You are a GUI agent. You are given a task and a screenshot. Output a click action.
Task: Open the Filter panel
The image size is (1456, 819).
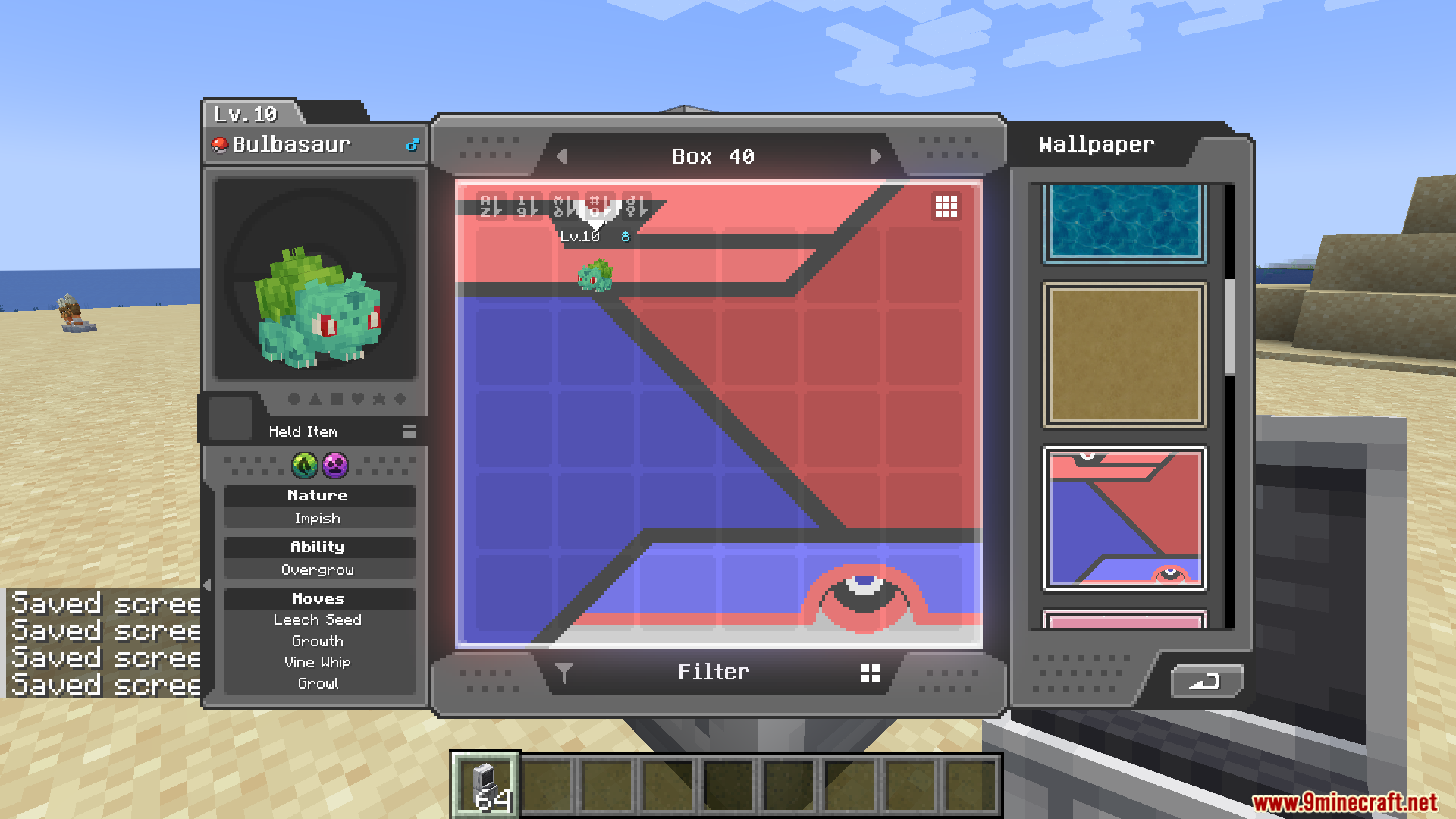pos(713,672)
